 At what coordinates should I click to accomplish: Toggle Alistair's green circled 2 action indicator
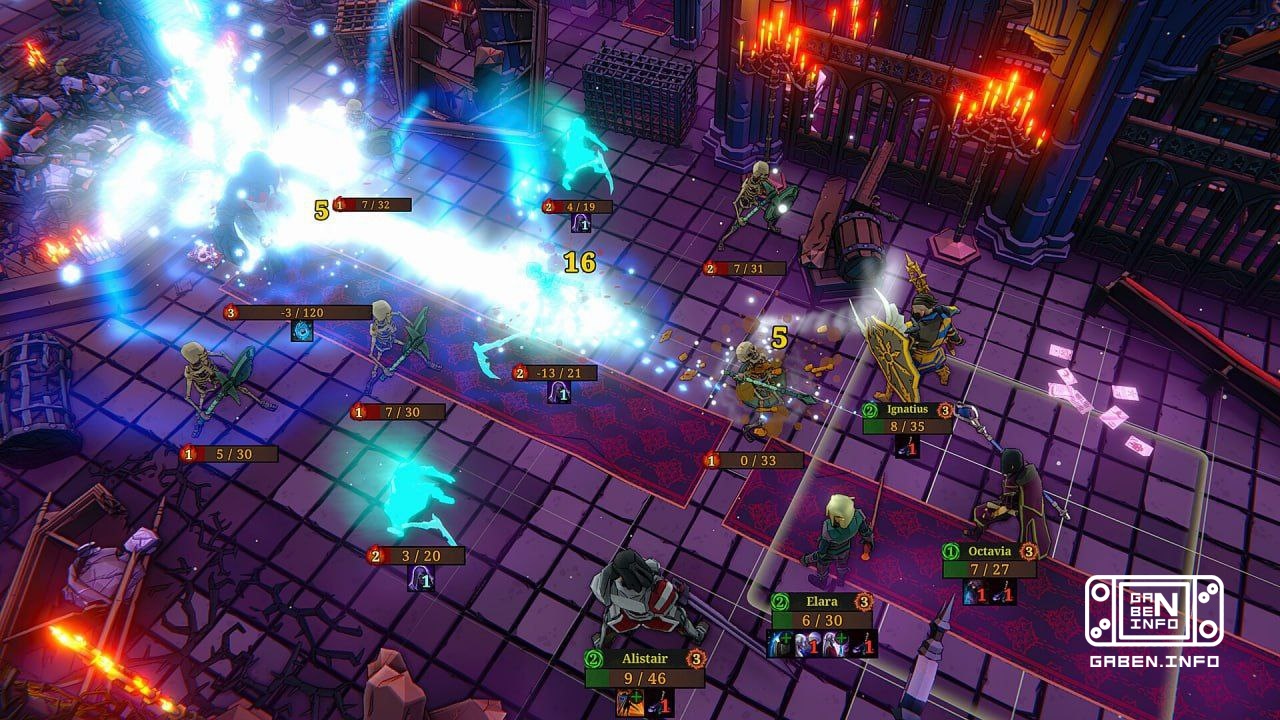(x=592, y=658)
